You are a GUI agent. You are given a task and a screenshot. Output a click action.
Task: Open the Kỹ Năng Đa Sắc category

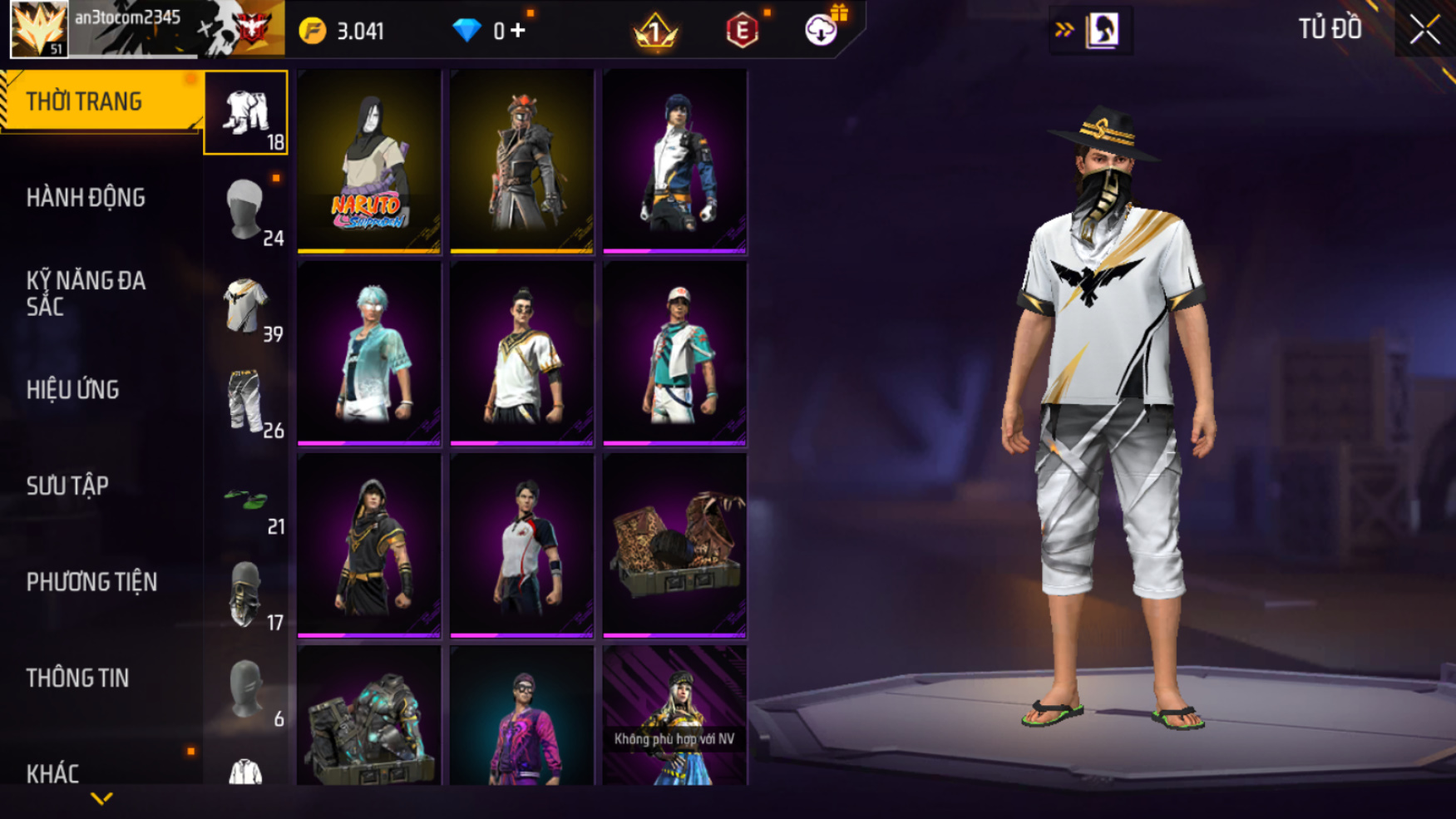point(86,294)
